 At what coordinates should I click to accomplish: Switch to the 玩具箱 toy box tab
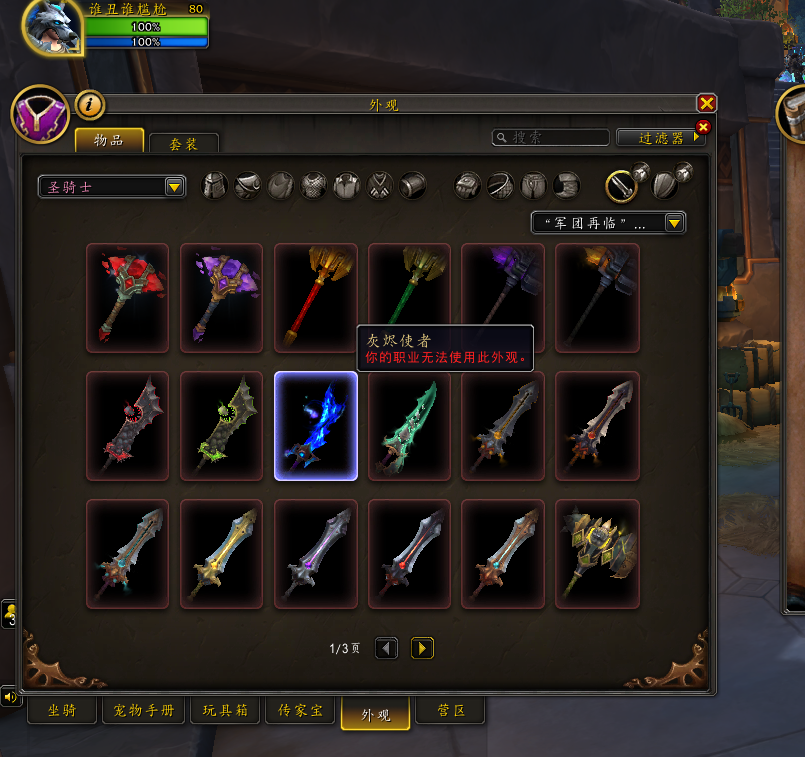tap(225, 712)
